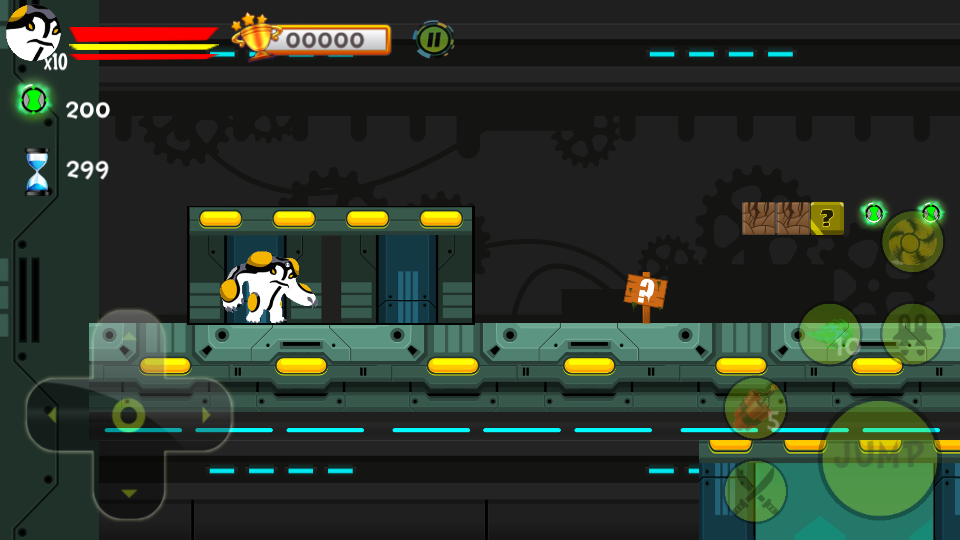Use the crossed swords attack button
The image size is (960, 540).
tap(755, 490)
